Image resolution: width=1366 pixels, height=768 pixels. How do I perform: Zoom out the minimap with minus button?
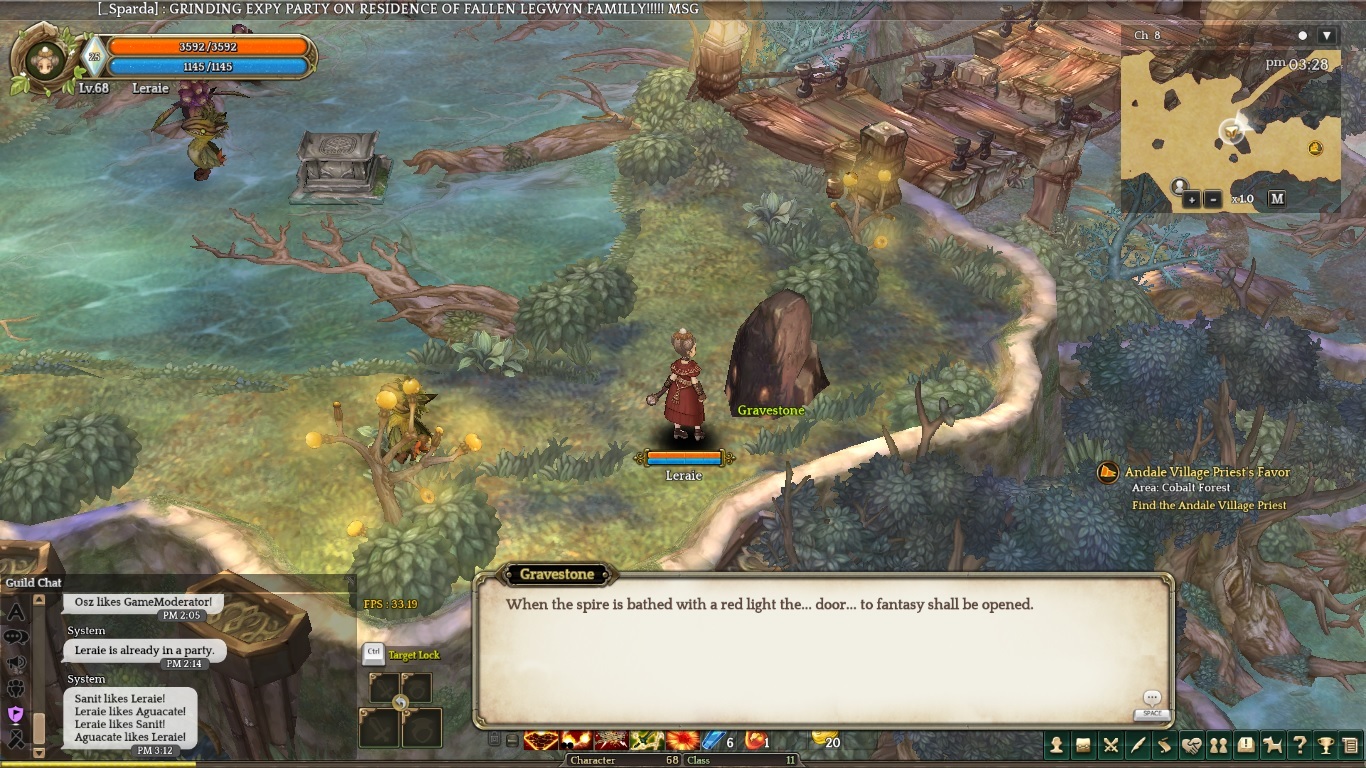(x=1212, y=199)
